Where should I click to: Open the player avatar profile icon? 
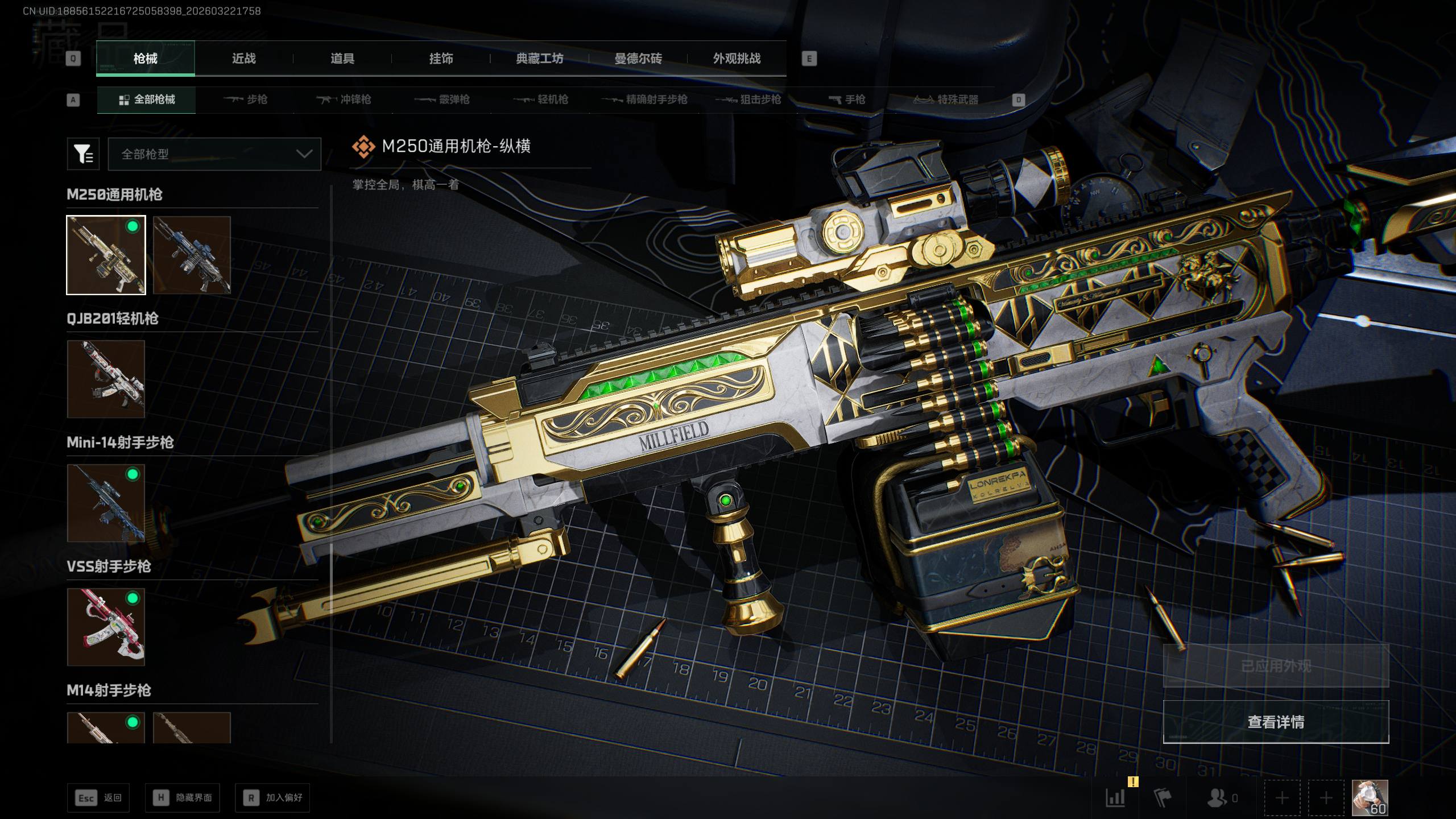(x=1370, y=797)
